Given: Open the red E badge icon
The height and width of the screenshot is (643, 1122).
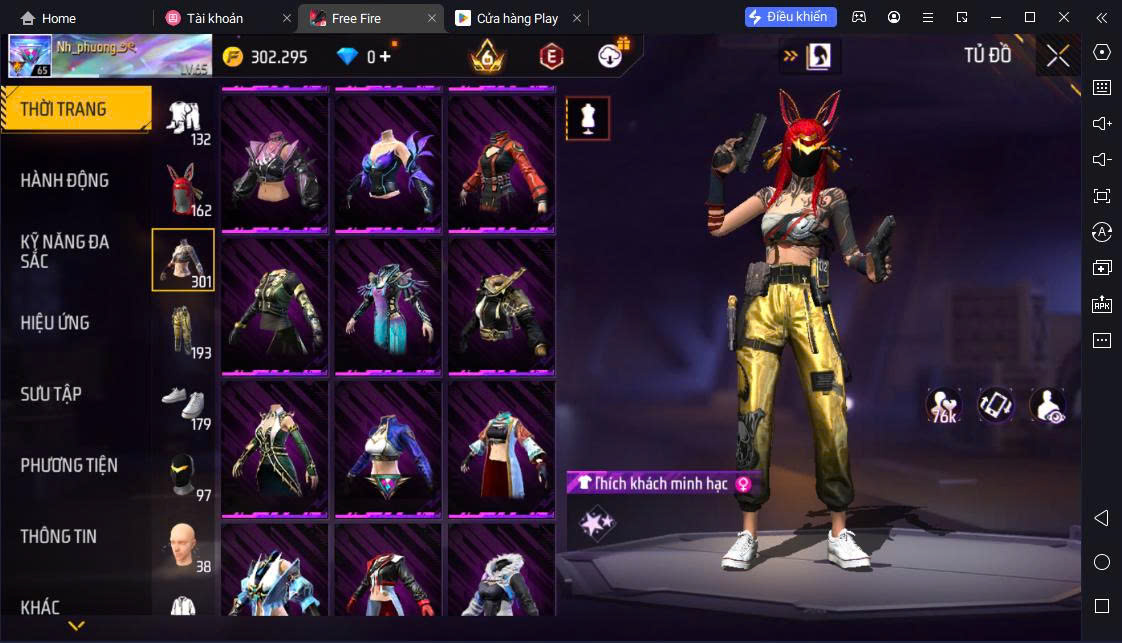Looking at the screenshot, I should click(x=551, y=57).
